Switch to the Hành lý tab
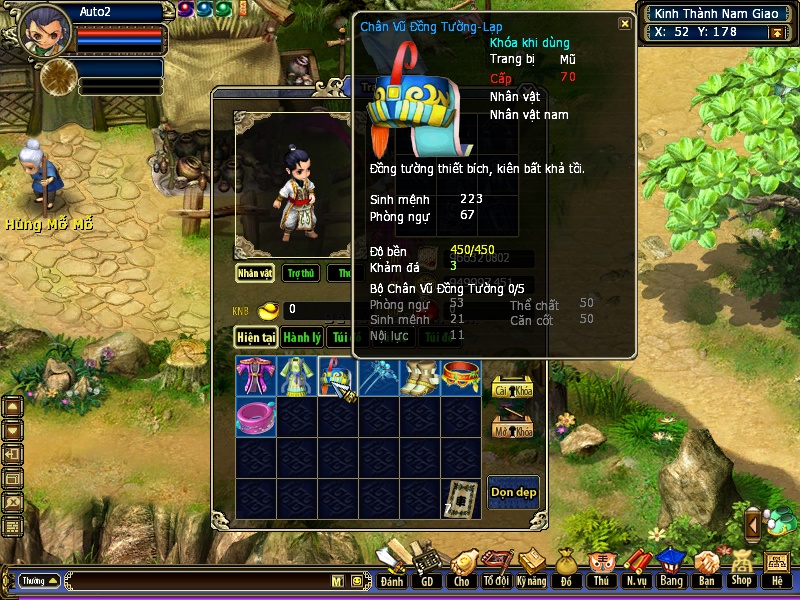 (x=301, y=338)
